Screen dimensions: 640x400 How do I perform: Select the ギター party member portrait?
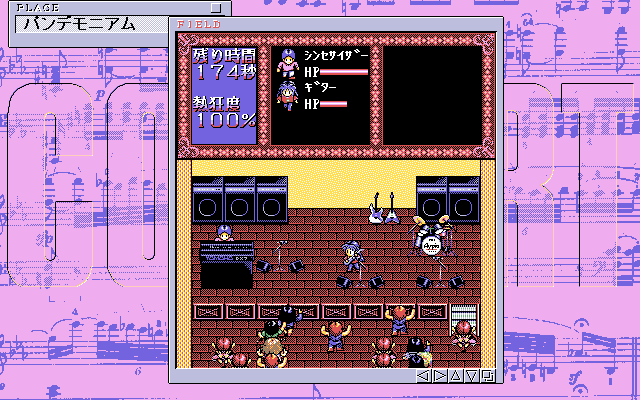point(287,95)
